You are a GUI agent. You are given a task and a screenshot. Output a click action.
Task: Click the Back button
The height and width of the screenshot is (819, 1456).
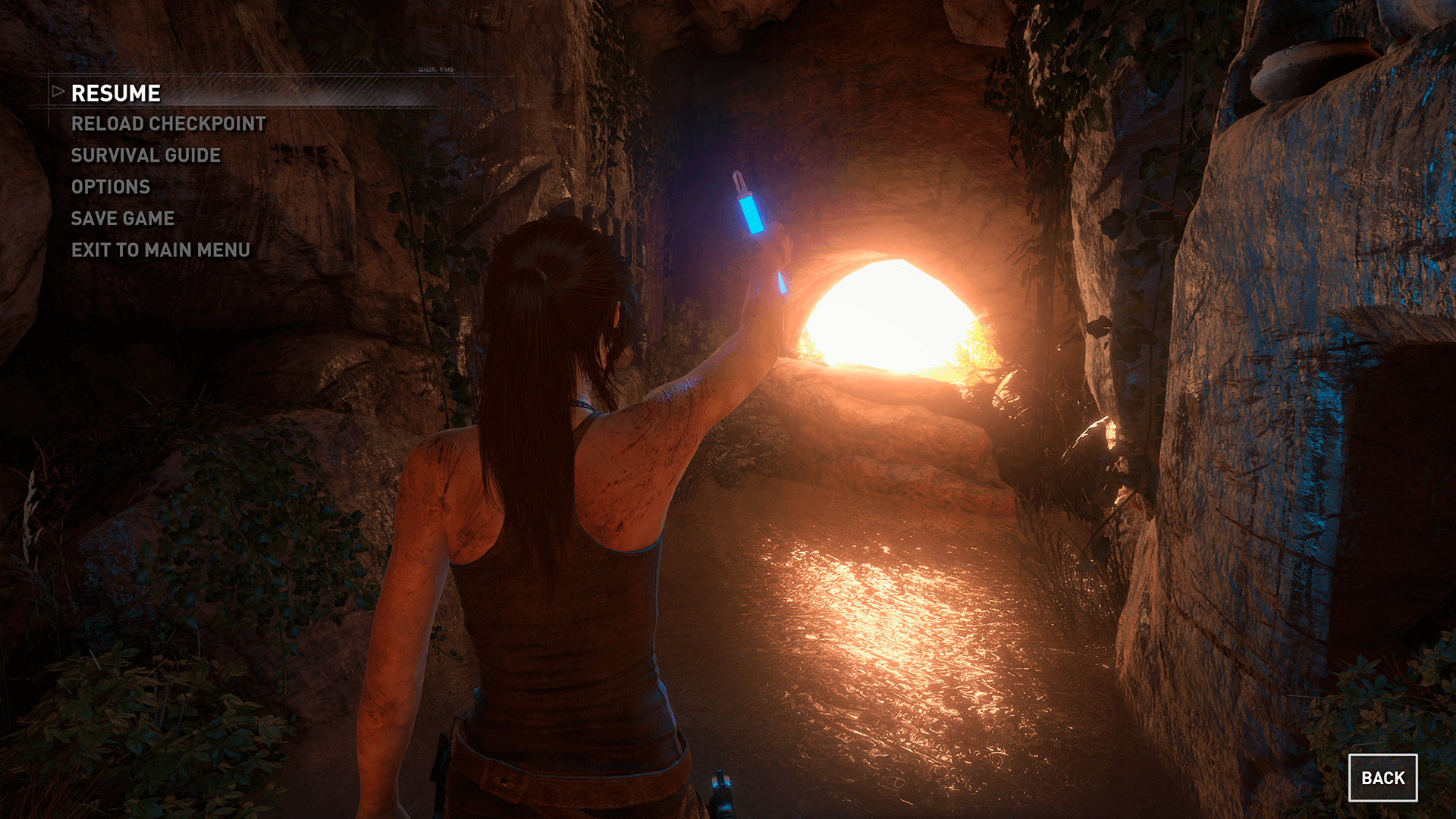(x=1382, y=778)
